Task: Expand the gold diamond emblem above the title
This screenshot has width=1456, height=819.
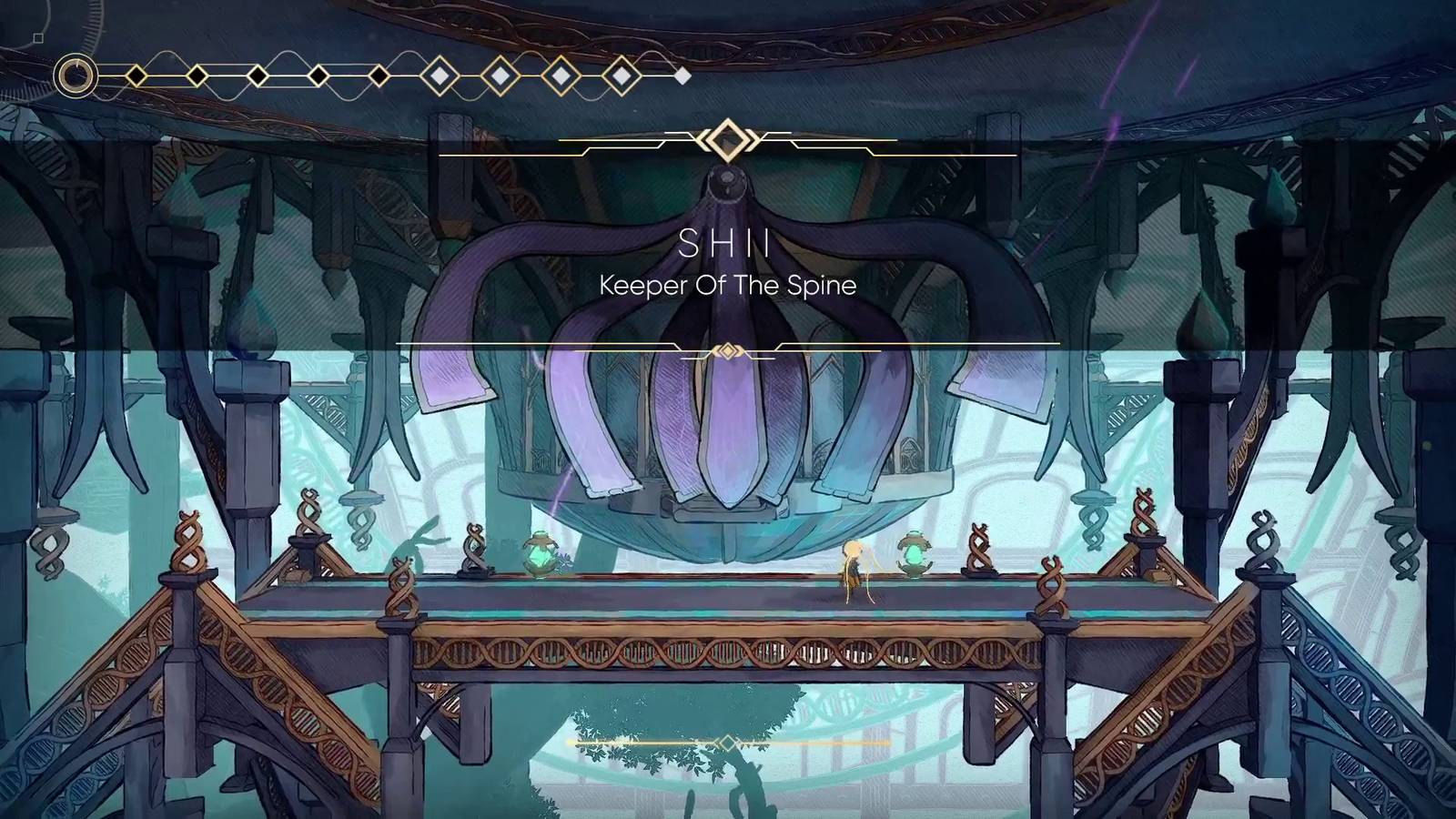Action: tap(728, 139)
